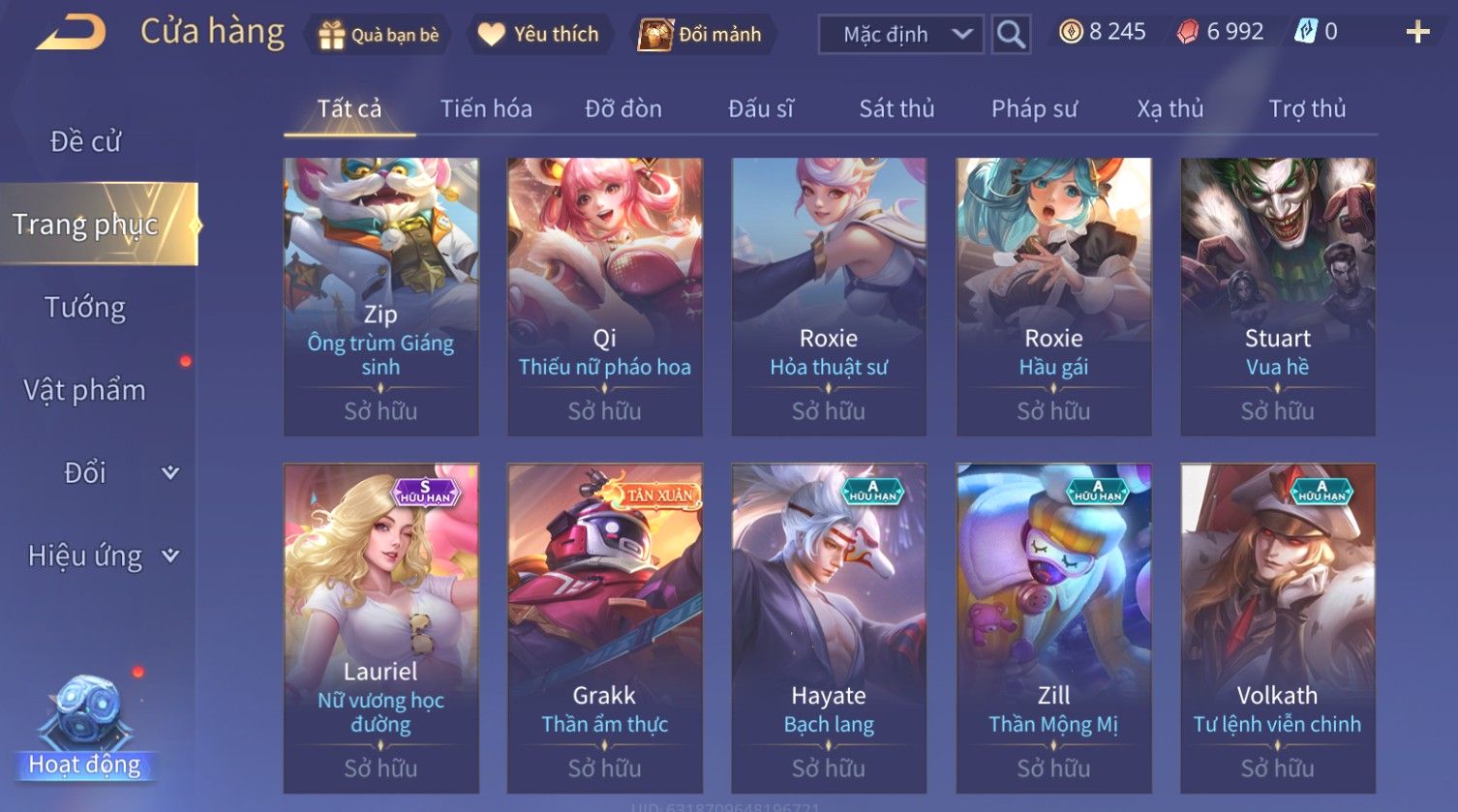Filter skins by Pháp sư

pos(1034,108)
